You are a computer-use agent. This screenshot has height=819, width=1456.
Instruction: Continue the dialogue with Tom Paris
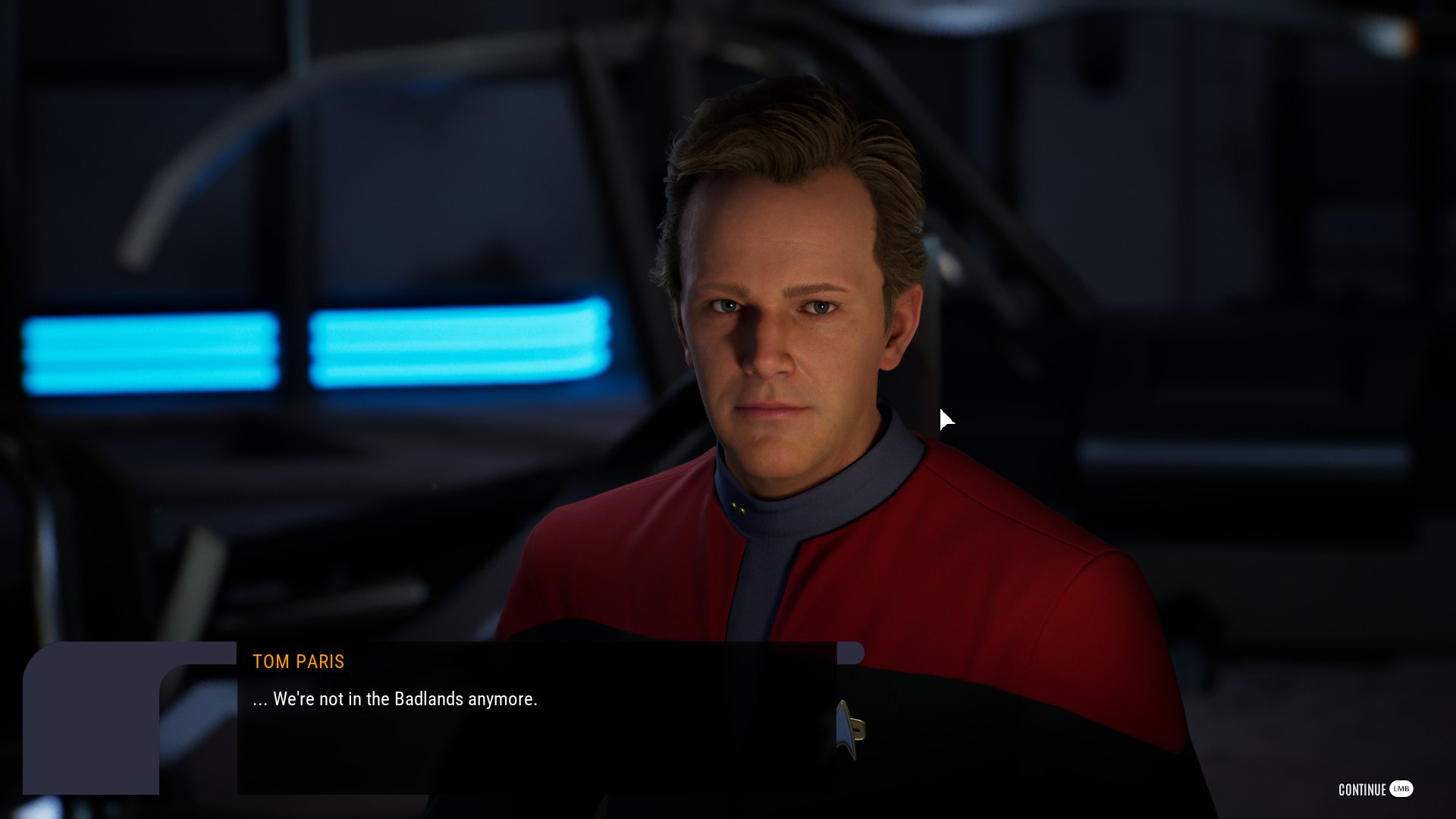tap(1374, 789)
